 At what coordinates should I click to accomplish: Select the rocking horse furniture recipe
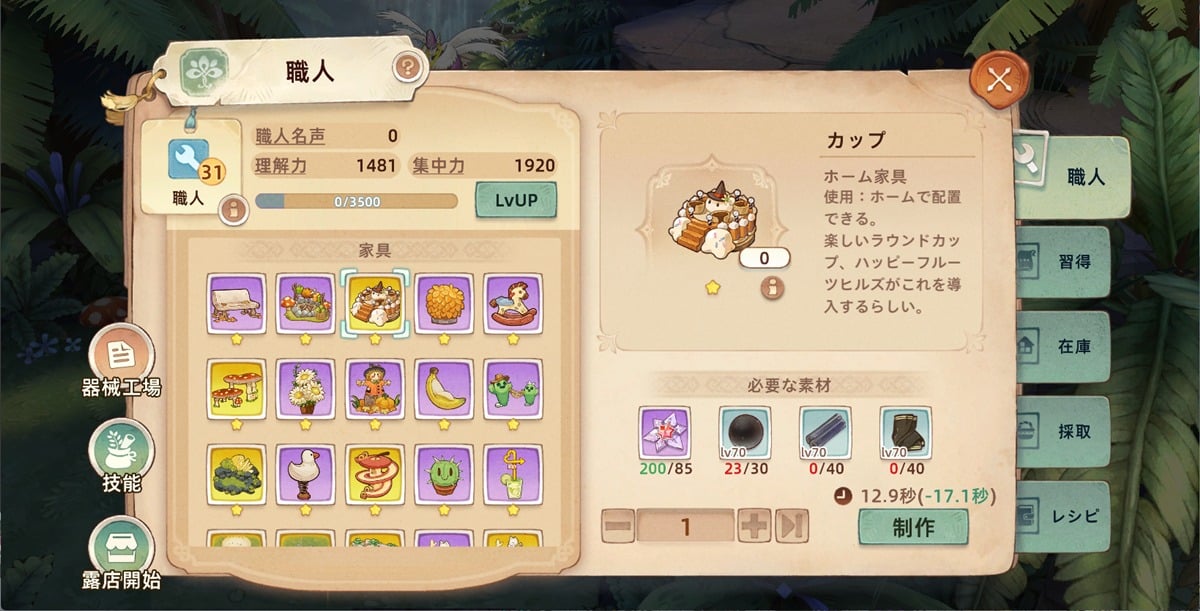click(513, 303)
